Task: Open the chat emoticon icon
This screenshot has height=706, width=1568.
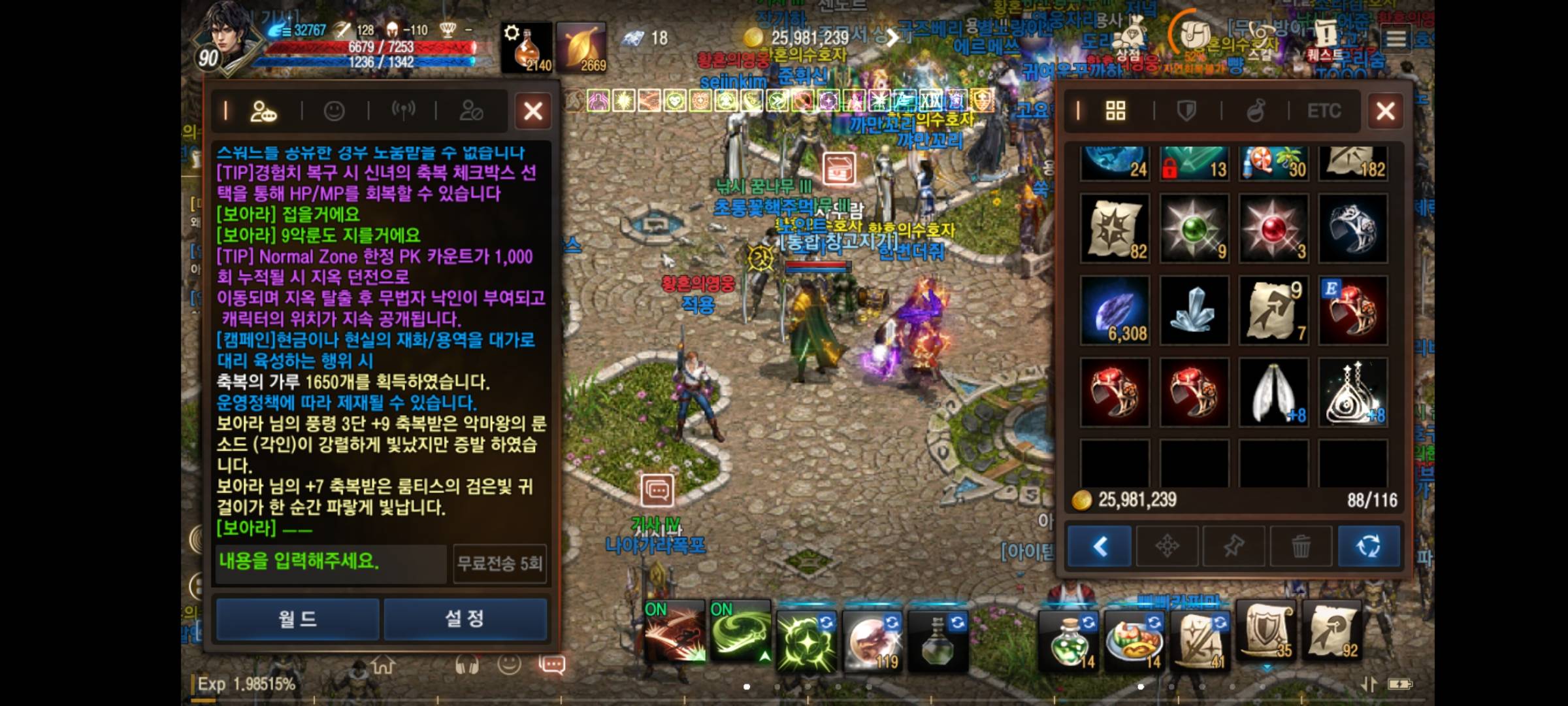Action: pyautogui.click(x=335, y=110)
